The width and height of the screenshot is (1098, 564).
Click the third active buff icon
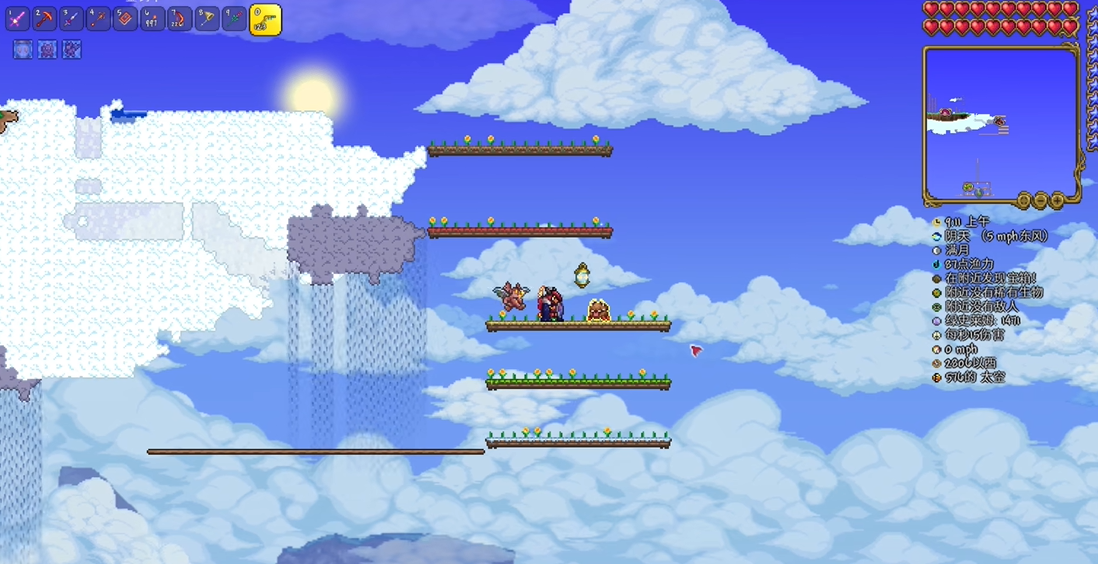pos(72,49)
